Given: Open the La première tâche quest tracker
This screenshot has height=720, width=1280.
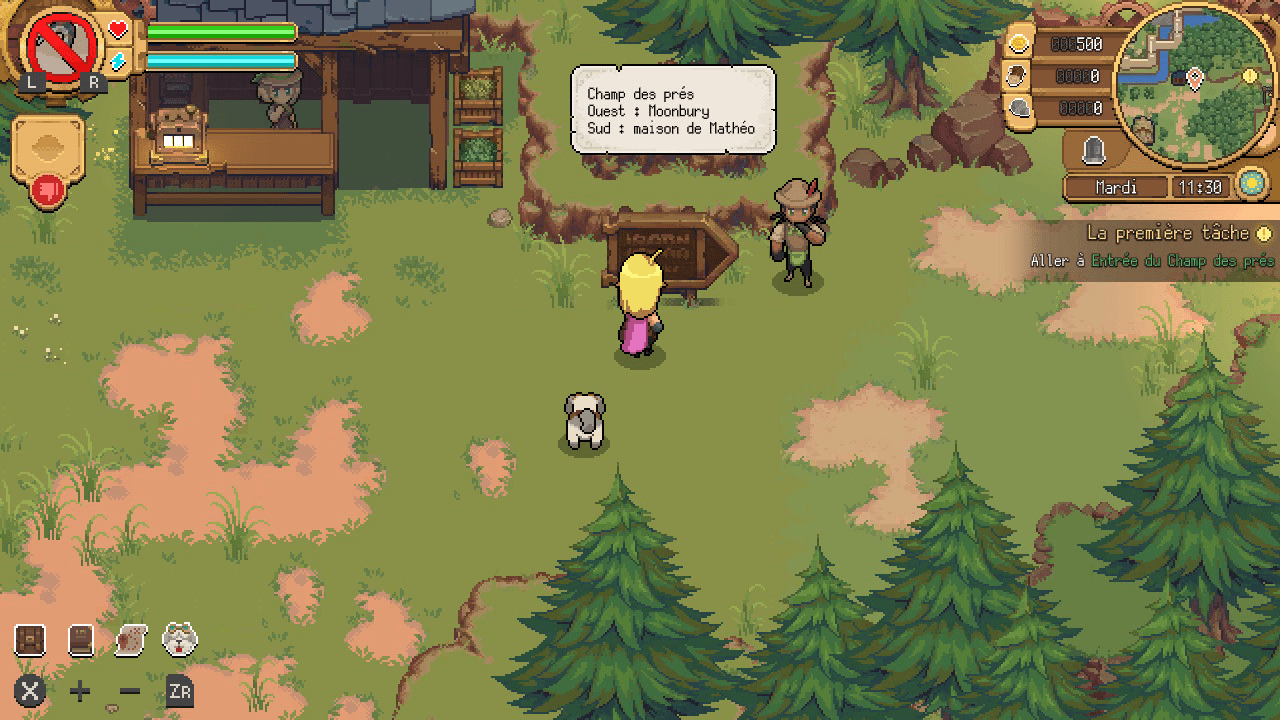Looking at the screenshot, I should (x=1168, y=234).
